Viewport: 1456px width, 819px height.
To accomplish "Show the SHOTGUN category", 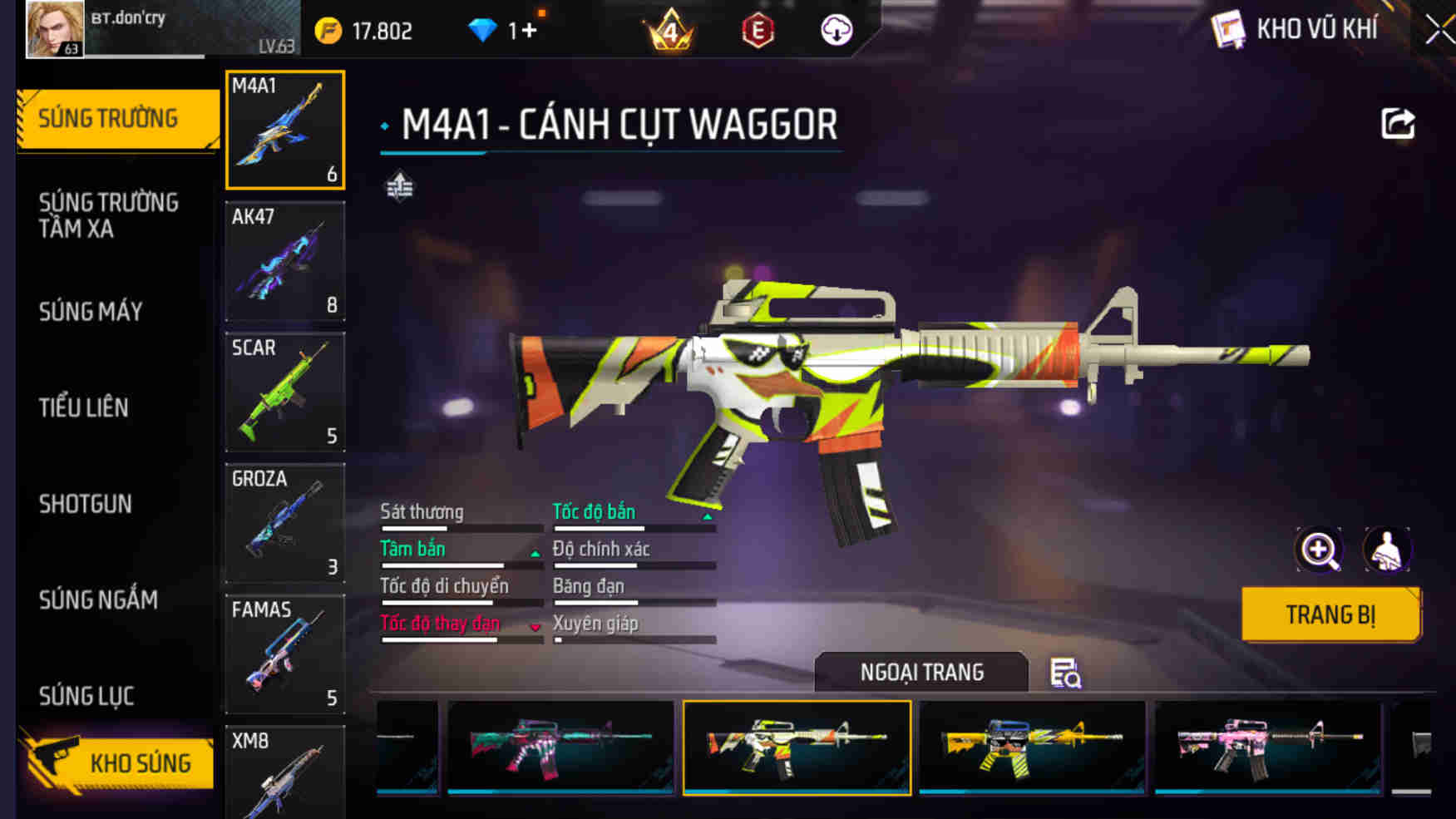I will point(86,504).
